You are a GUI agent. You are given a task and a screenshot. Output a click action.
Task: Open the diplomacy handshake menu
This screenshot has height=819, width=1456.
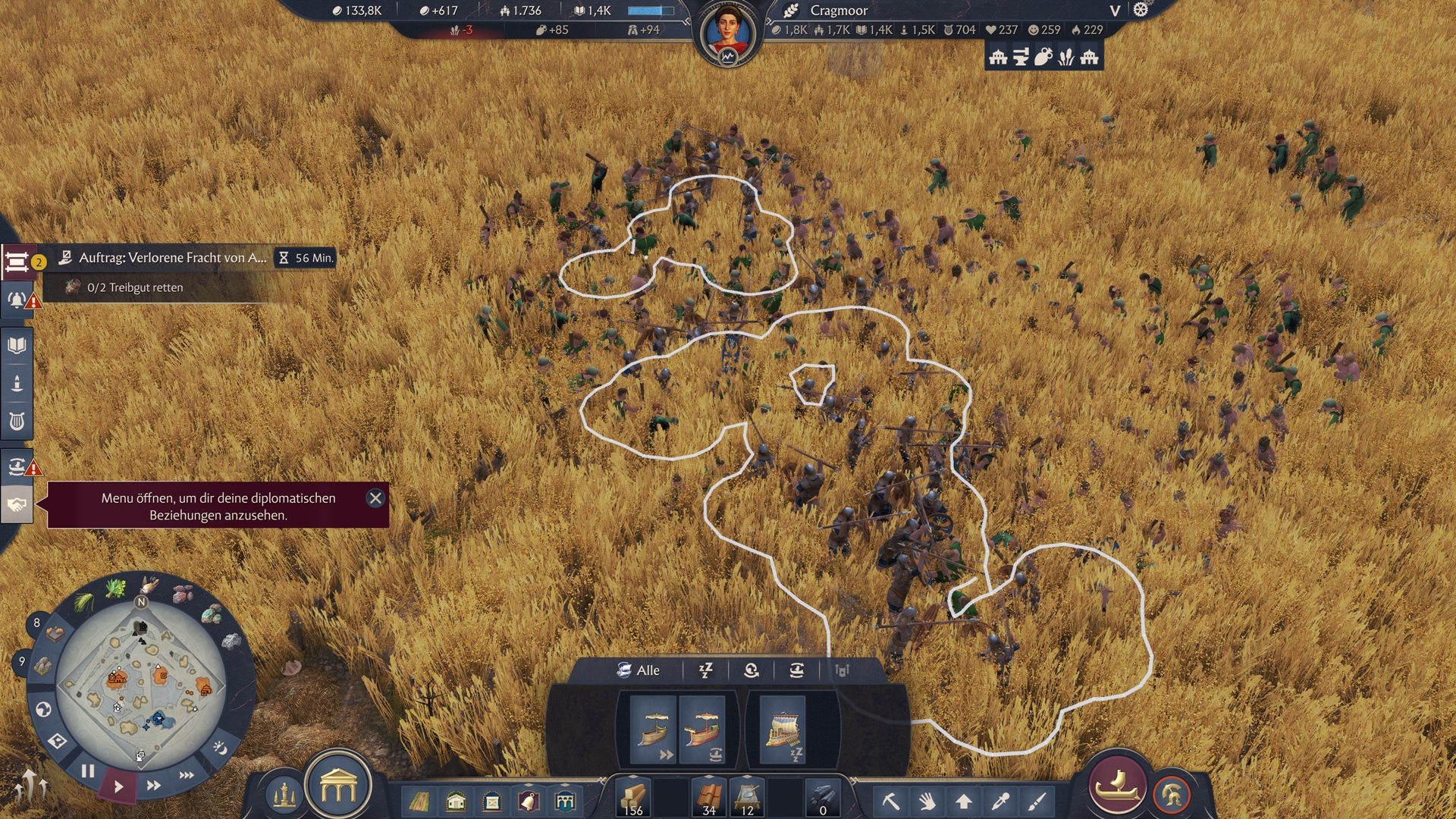(x=17, y=505)
